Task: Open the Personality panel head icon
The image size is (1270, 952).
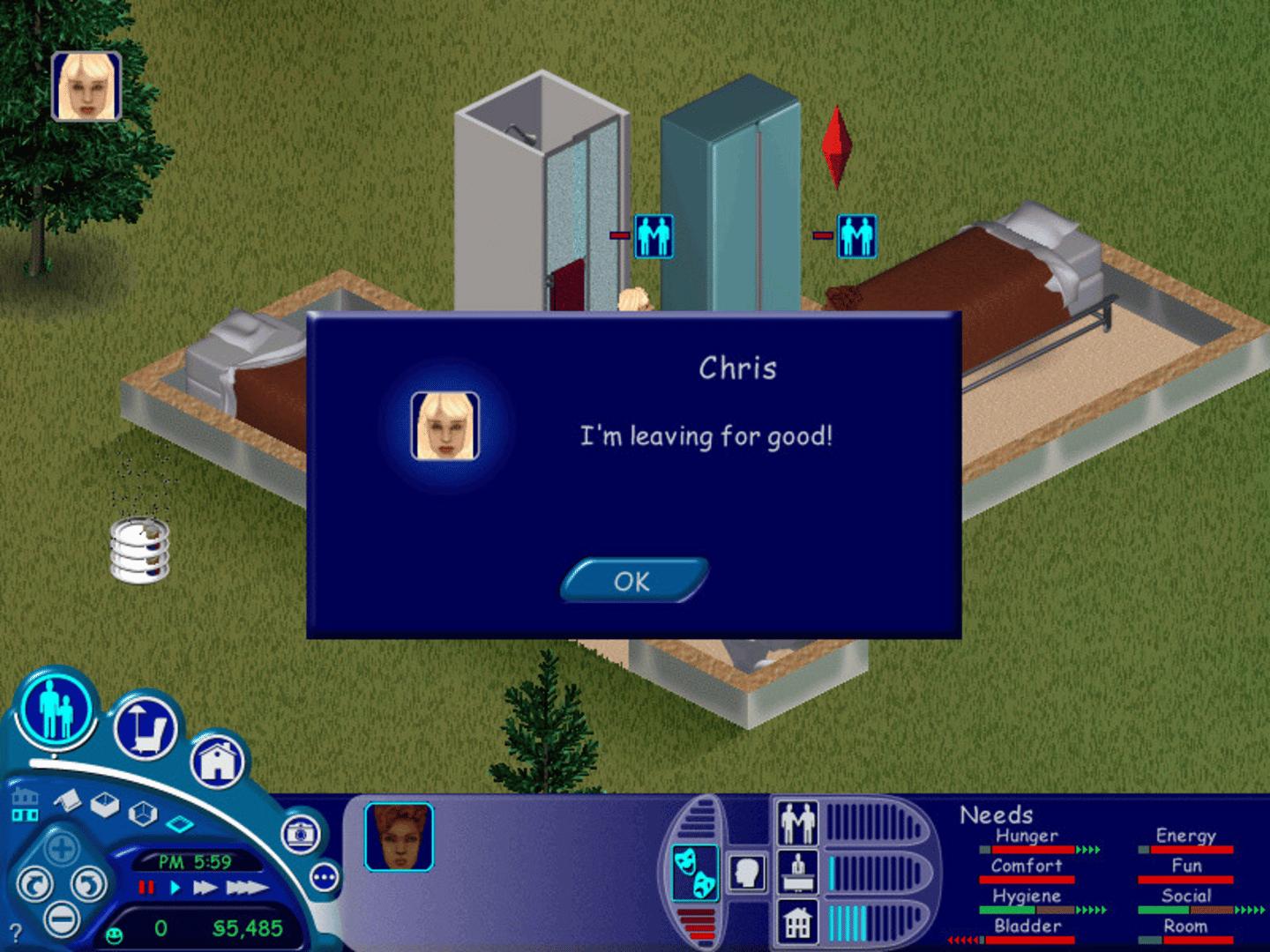Action: point(747,873)
